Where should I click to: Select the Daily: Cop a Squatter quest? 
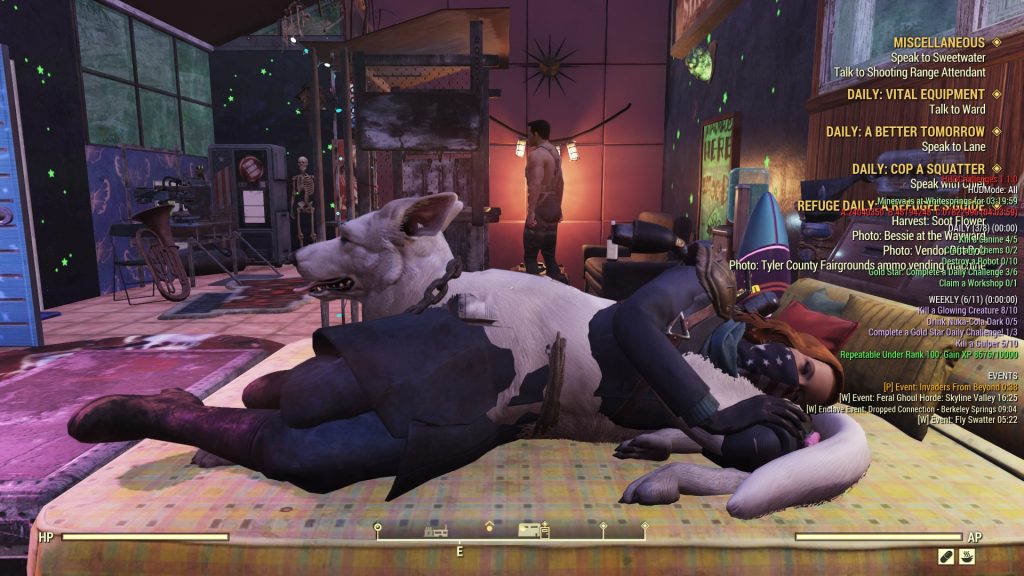[x=918, y=168]
